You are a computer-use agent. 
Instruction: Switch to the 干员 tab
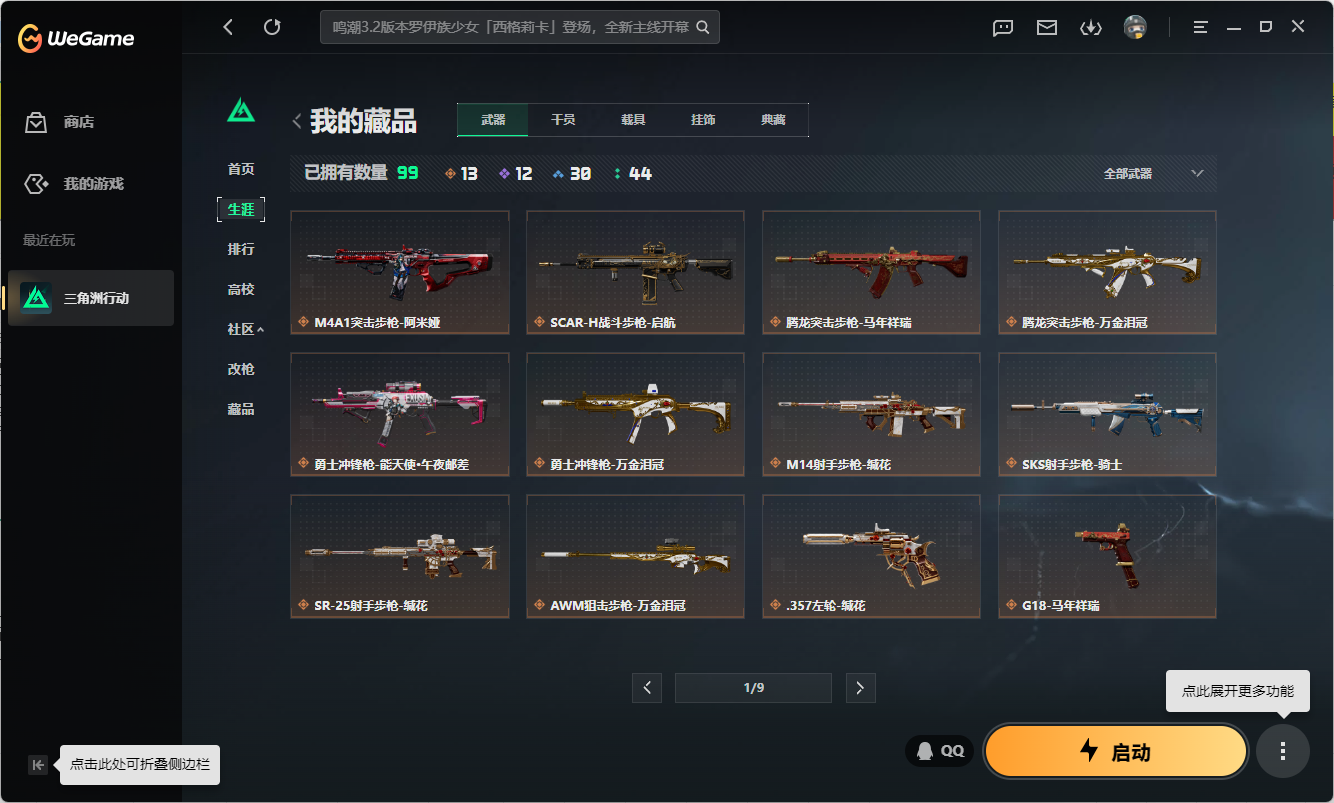563,119
